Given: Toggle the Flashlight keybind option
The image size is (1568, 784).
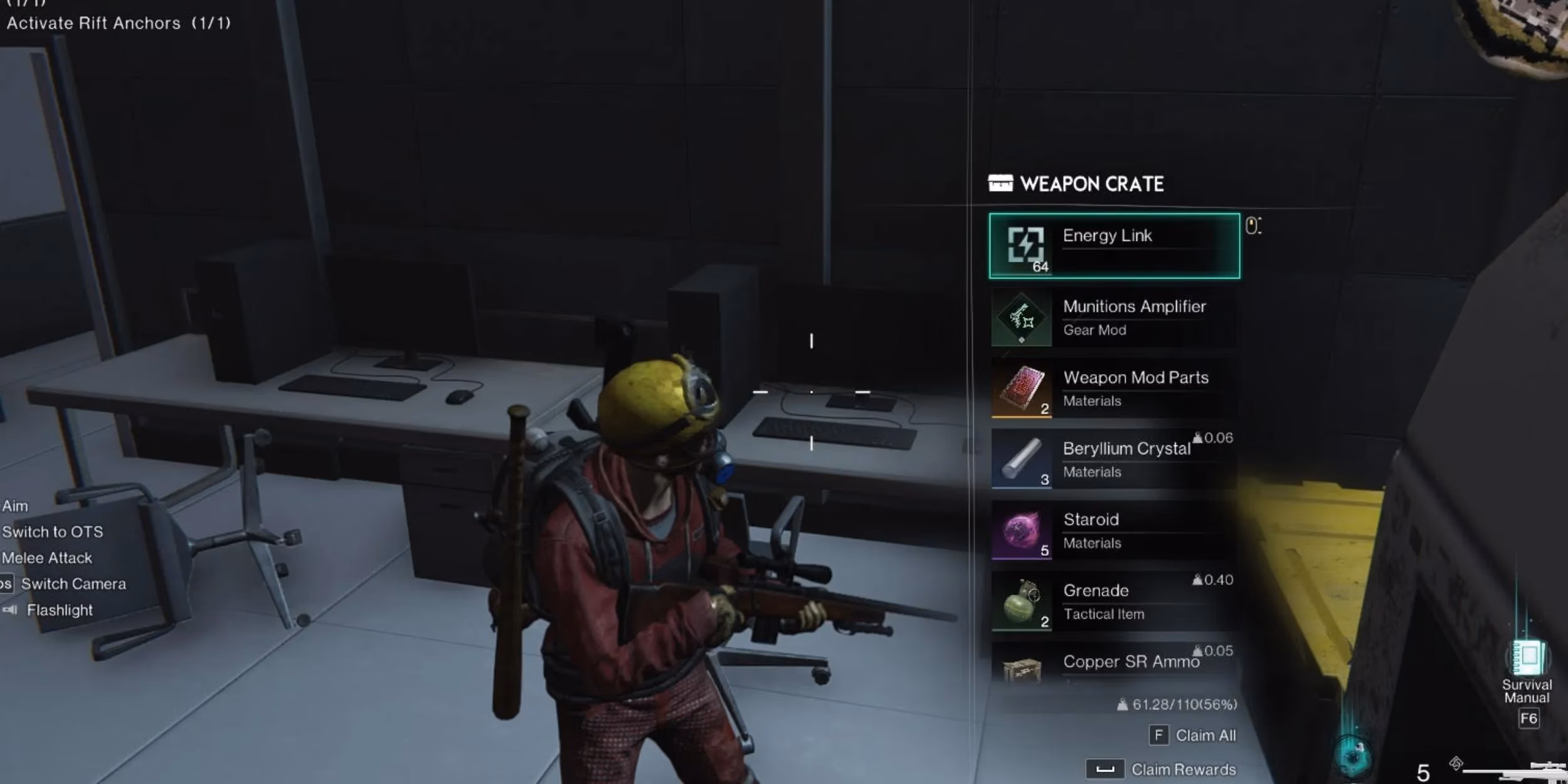Looking at the screenshot, I should (60, 610).
